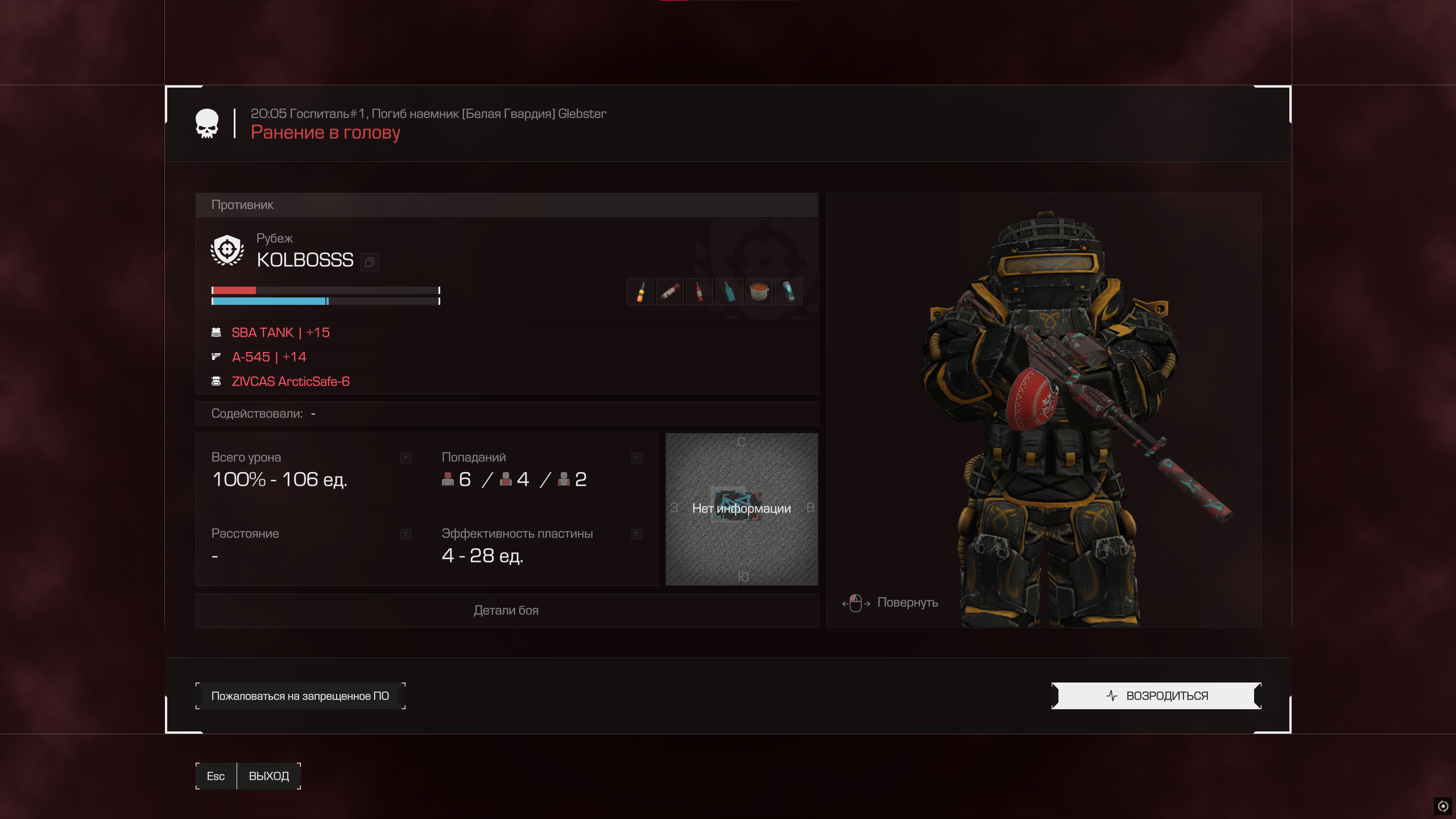
Task: Select the SBA TANK +15 armor entry
Action: tap(280, 333)
